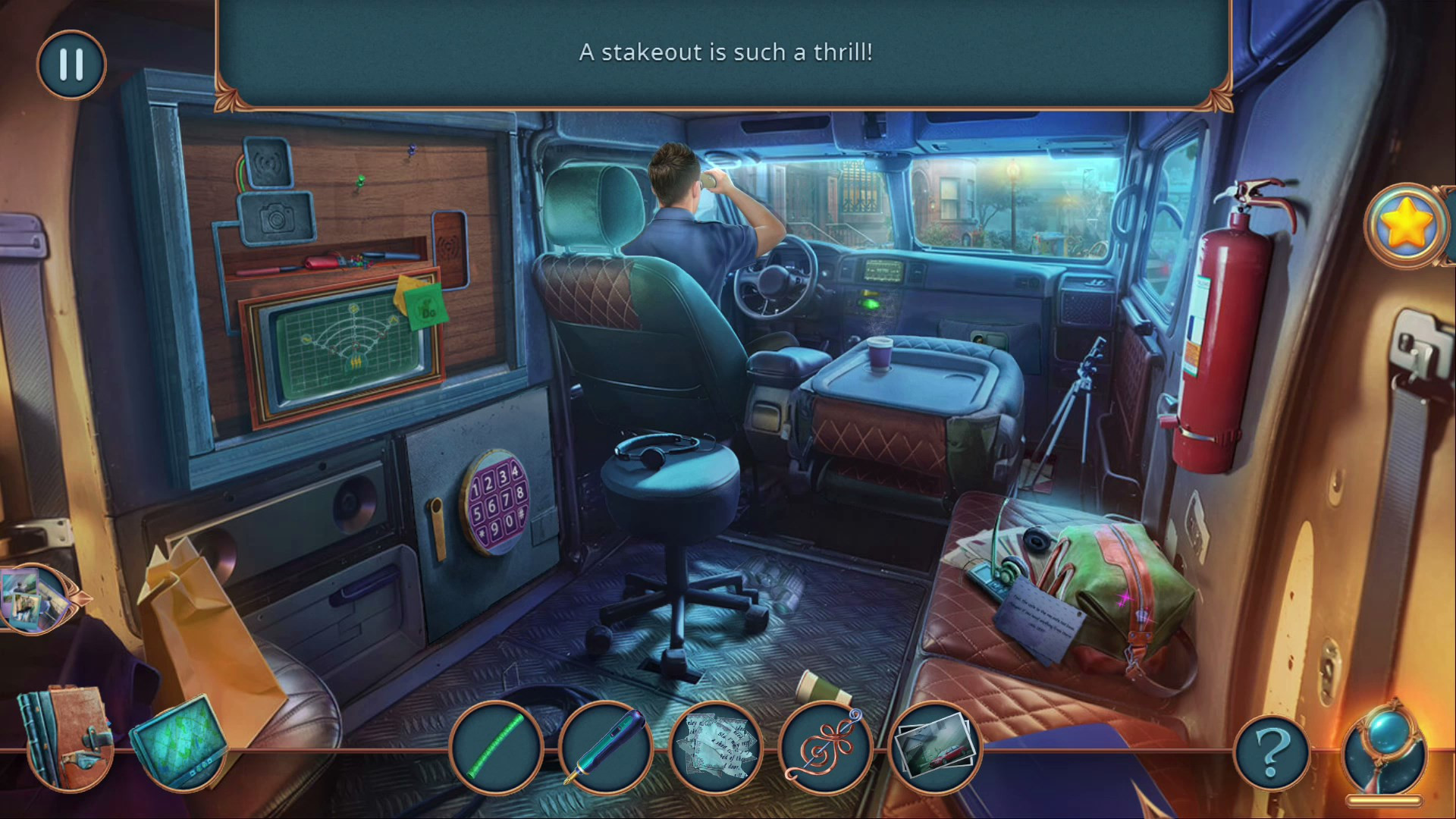The height and width of the screenshot is (819, 1456).
Task: Pause the game with the pause button
Action: tap(71, 64)
